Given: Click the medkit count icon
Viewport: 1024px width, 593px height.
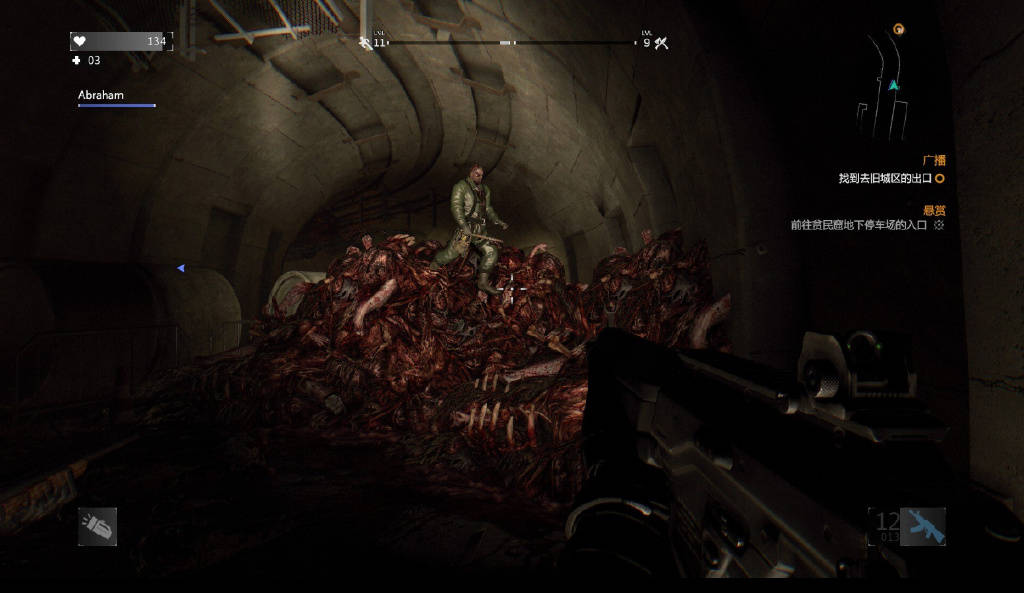Looking at the screenshot, I should (77, 61).
